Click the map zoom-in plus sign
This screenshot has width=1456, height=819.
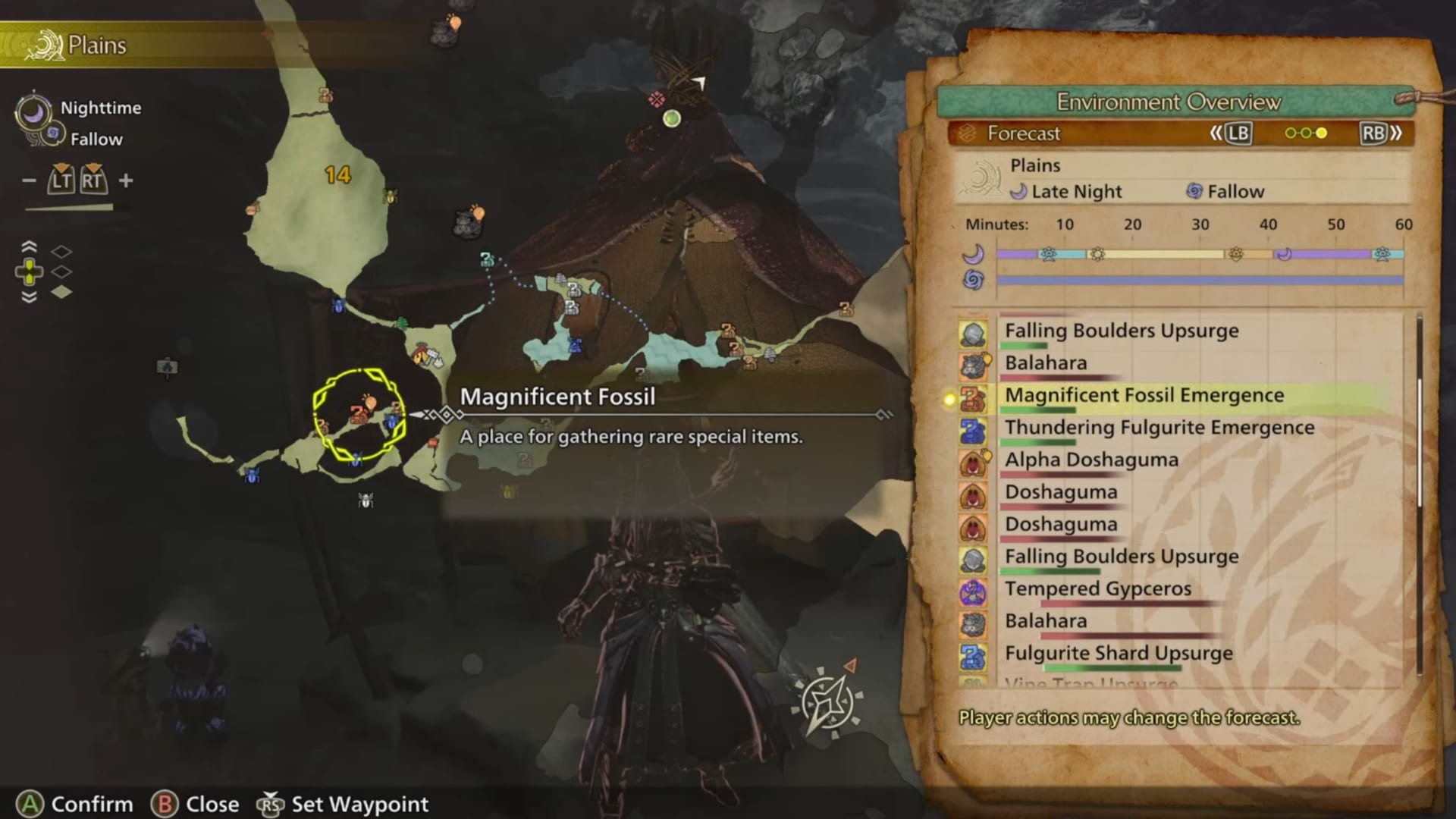(126, 180)
